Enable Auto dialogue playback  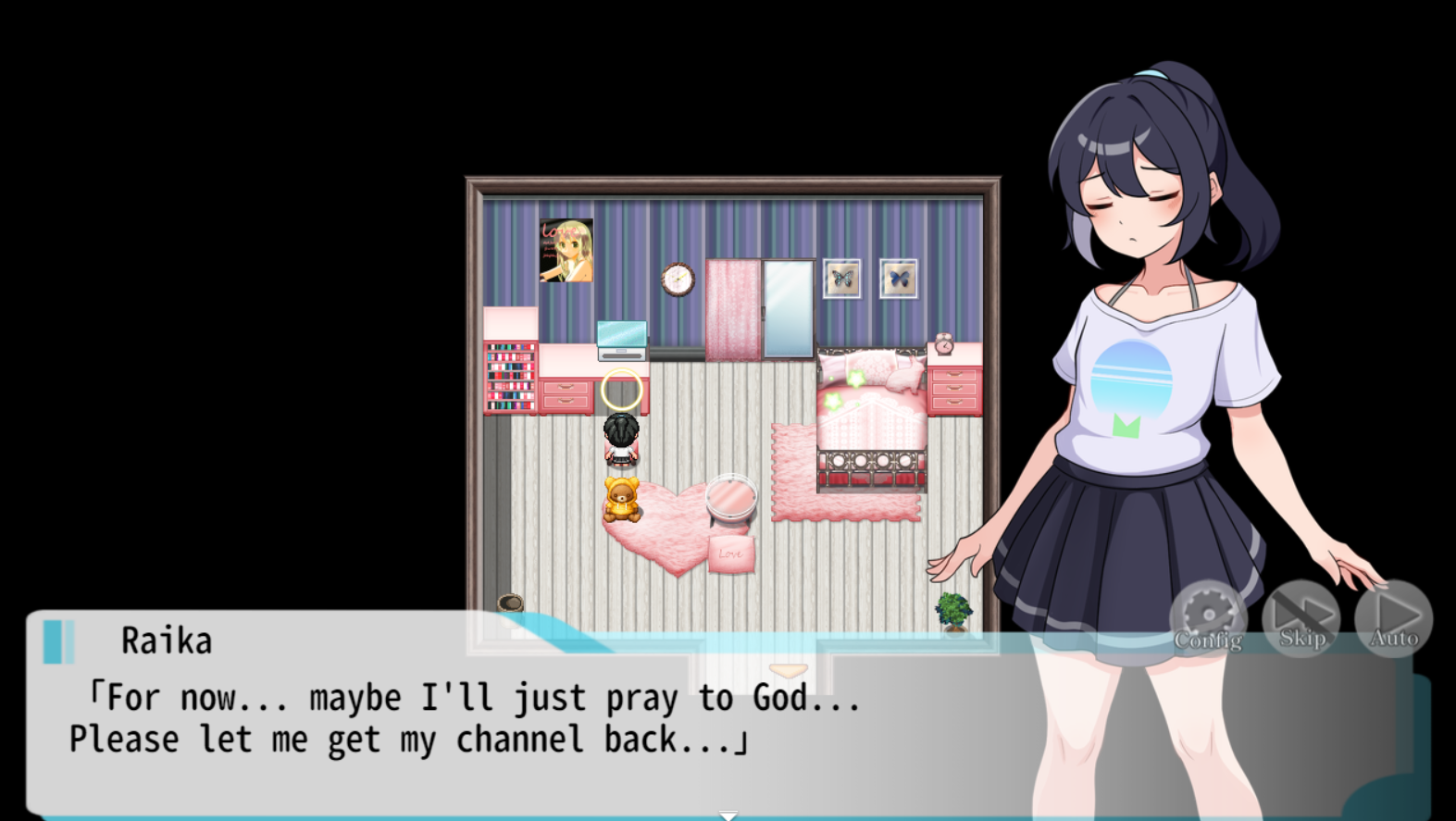(x=1394, y=618)
